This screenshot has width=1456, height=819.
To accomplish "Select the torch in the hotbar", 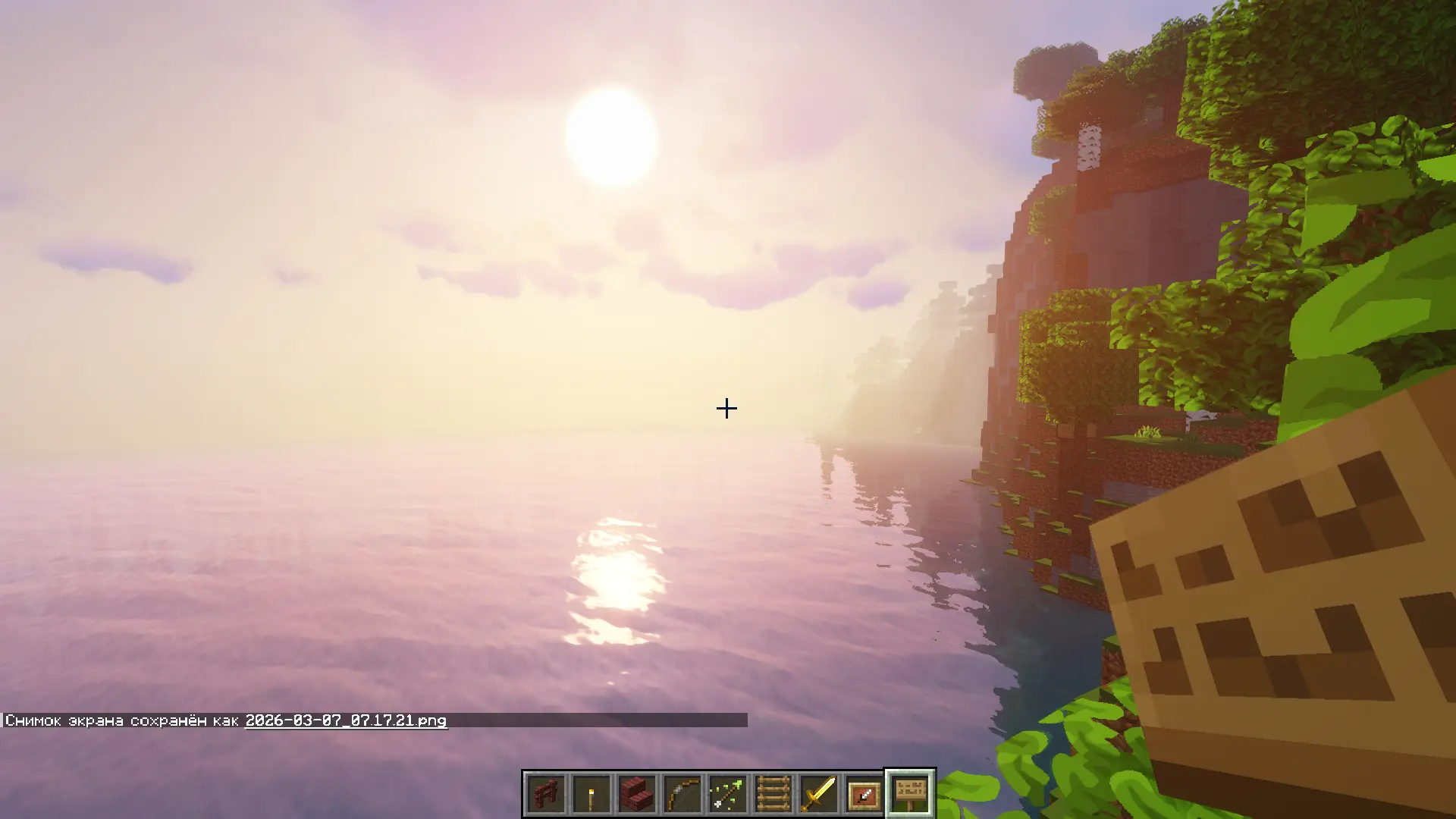I will 591,794.
